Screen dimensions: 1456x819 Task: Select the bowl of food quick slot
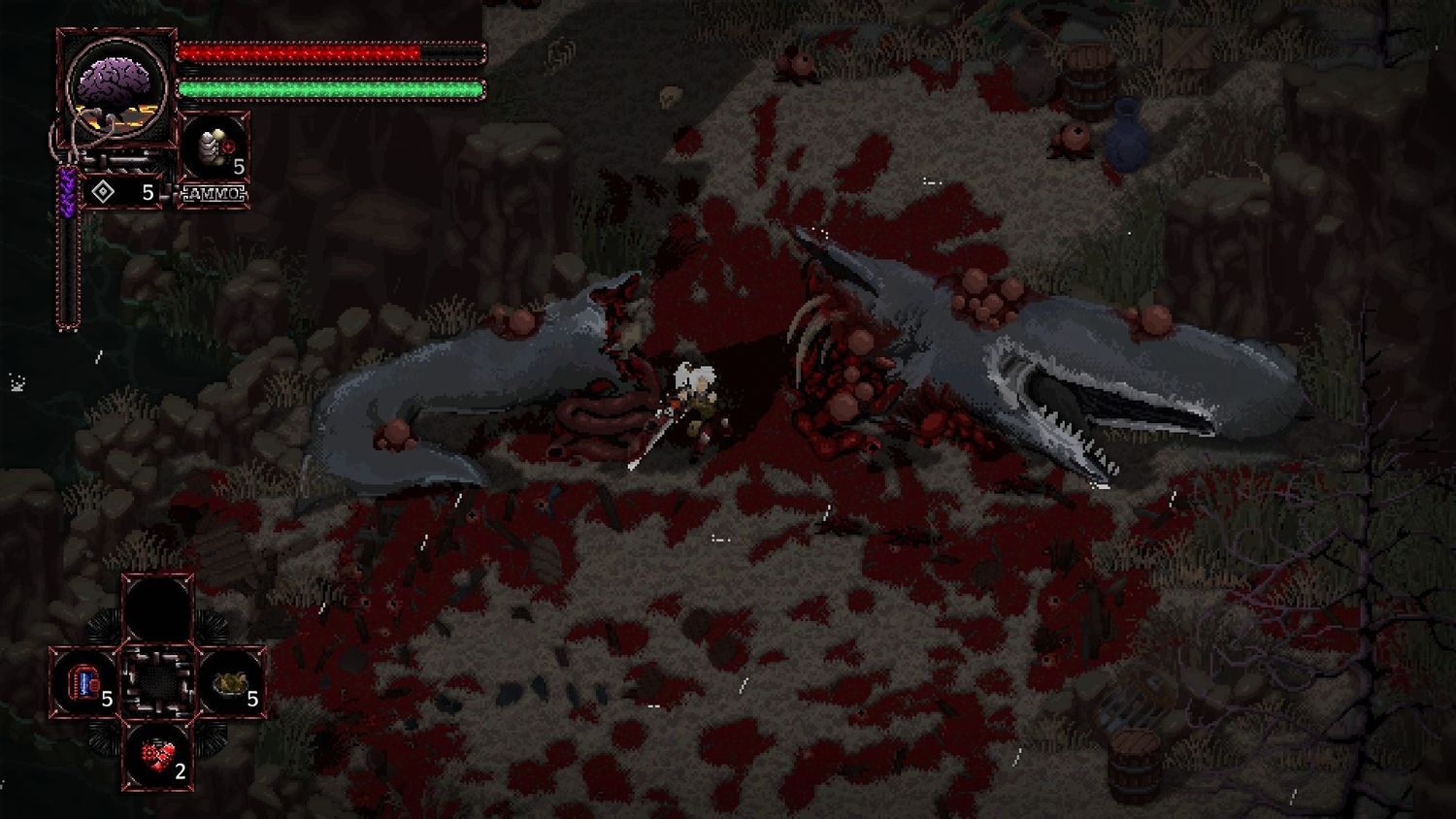pyautogui.click(x=233, y=682)
